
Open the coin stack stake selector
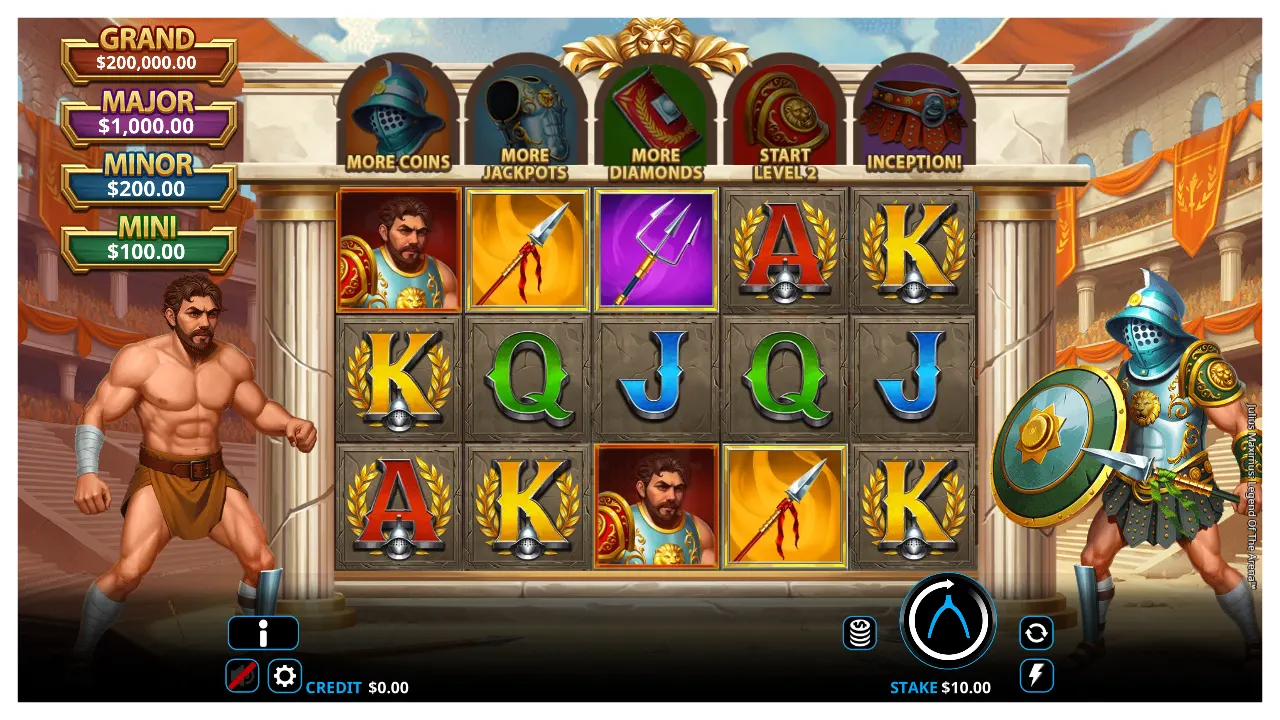860,632
